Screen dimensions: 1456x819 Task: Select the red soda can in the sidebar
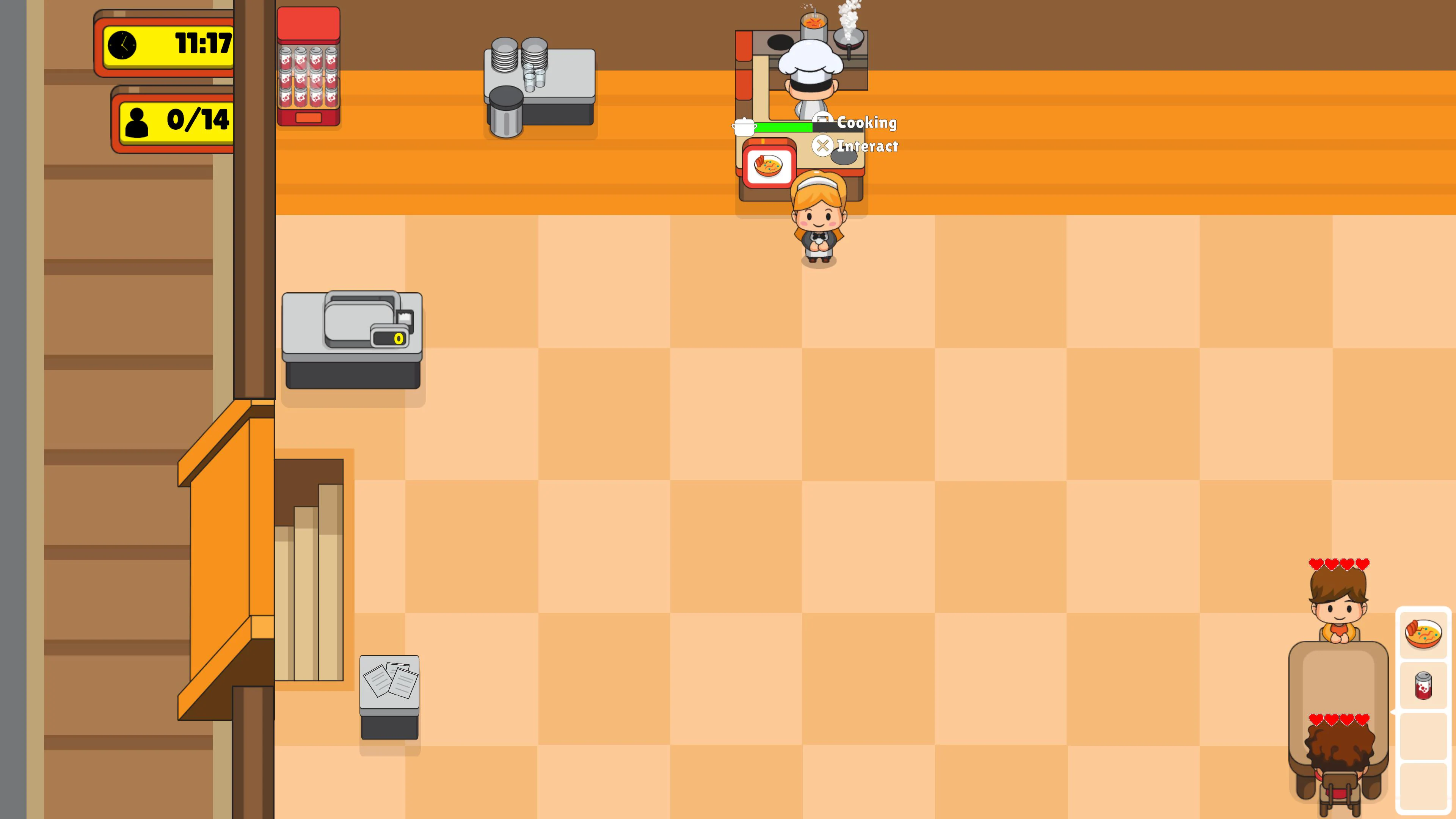pyautogui.click(x=1424, y=686)
